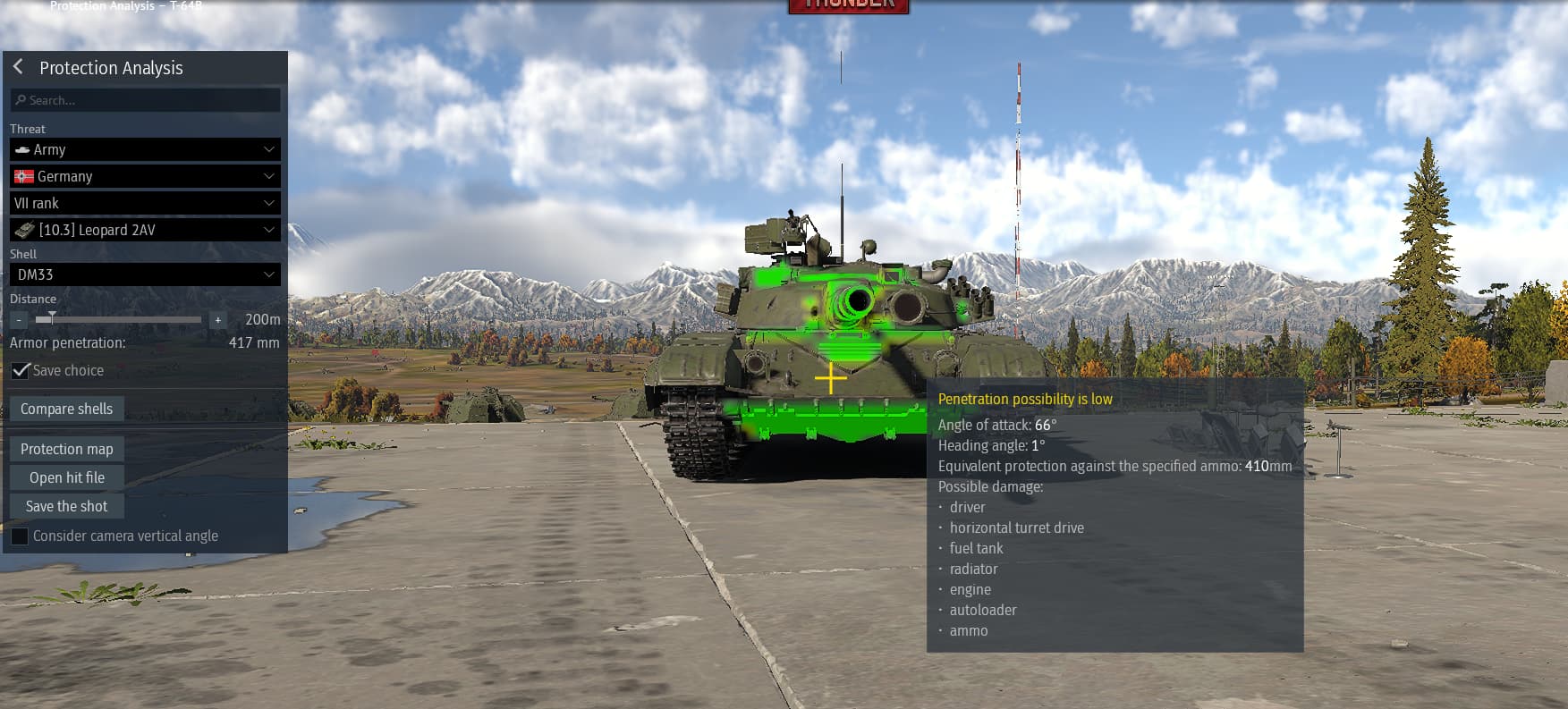Open the Protection map
Screen dimensions: 1568x709
point(66,448)
